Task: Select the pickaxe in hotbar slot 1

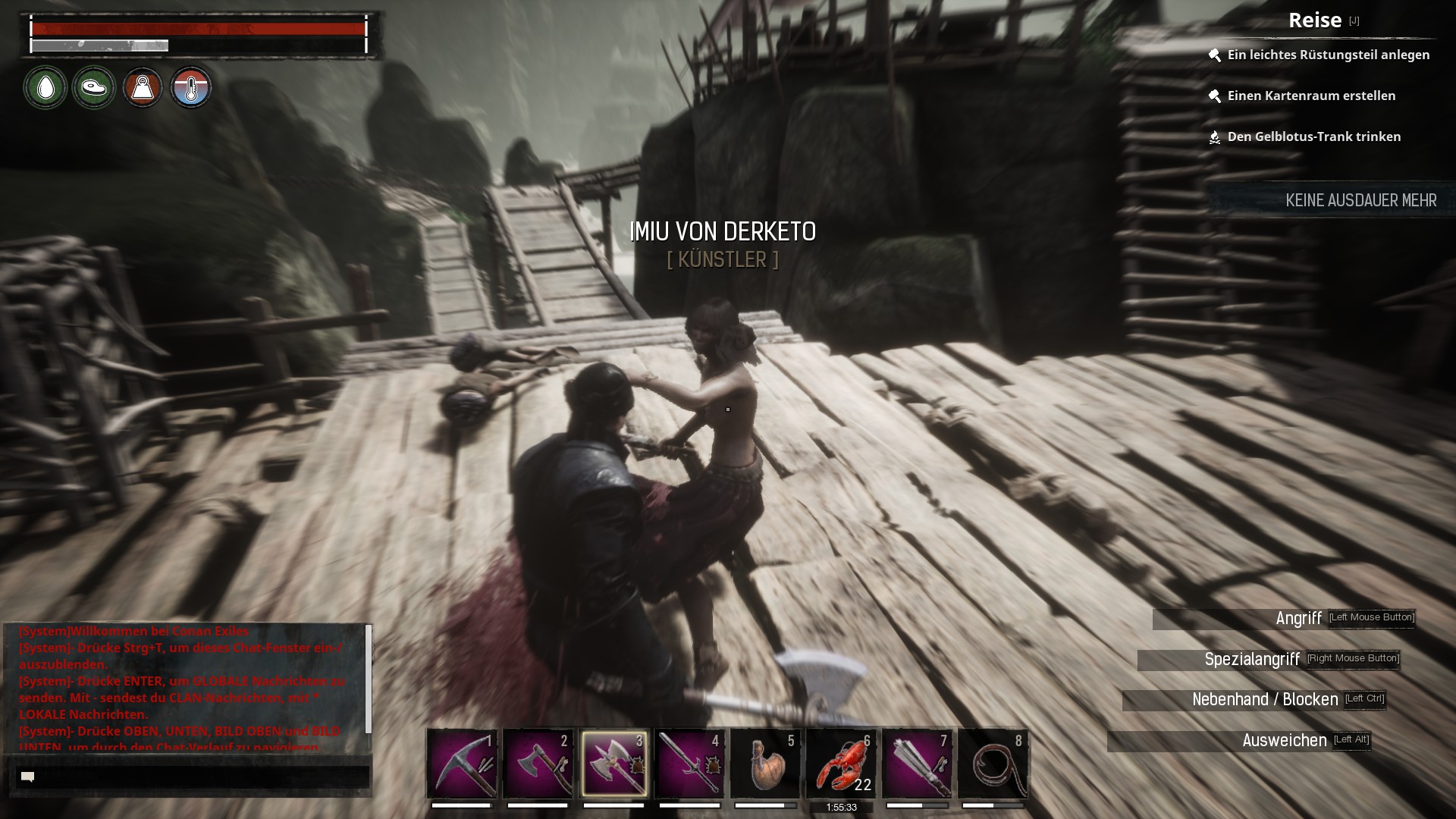Action: point(462,763)
